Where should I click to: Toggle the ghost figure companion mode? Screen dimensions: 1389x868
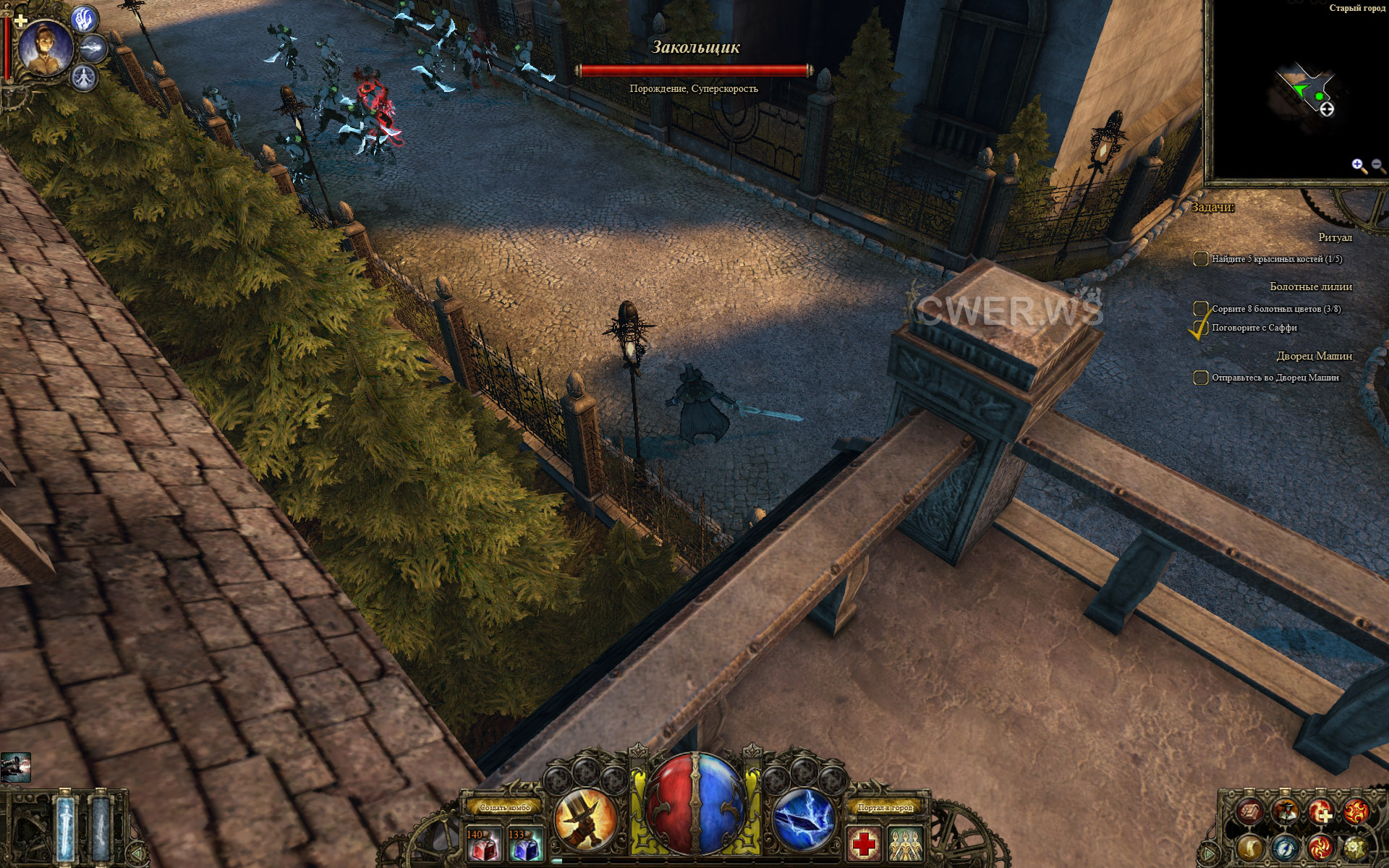85,76
